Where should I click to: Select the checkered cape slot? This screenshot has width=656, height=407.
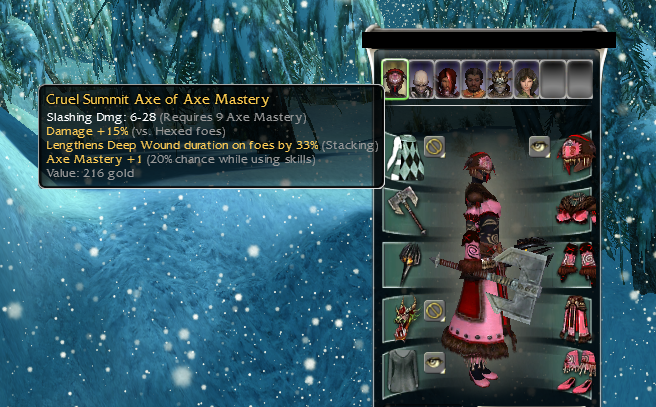[x=404, y=155]
